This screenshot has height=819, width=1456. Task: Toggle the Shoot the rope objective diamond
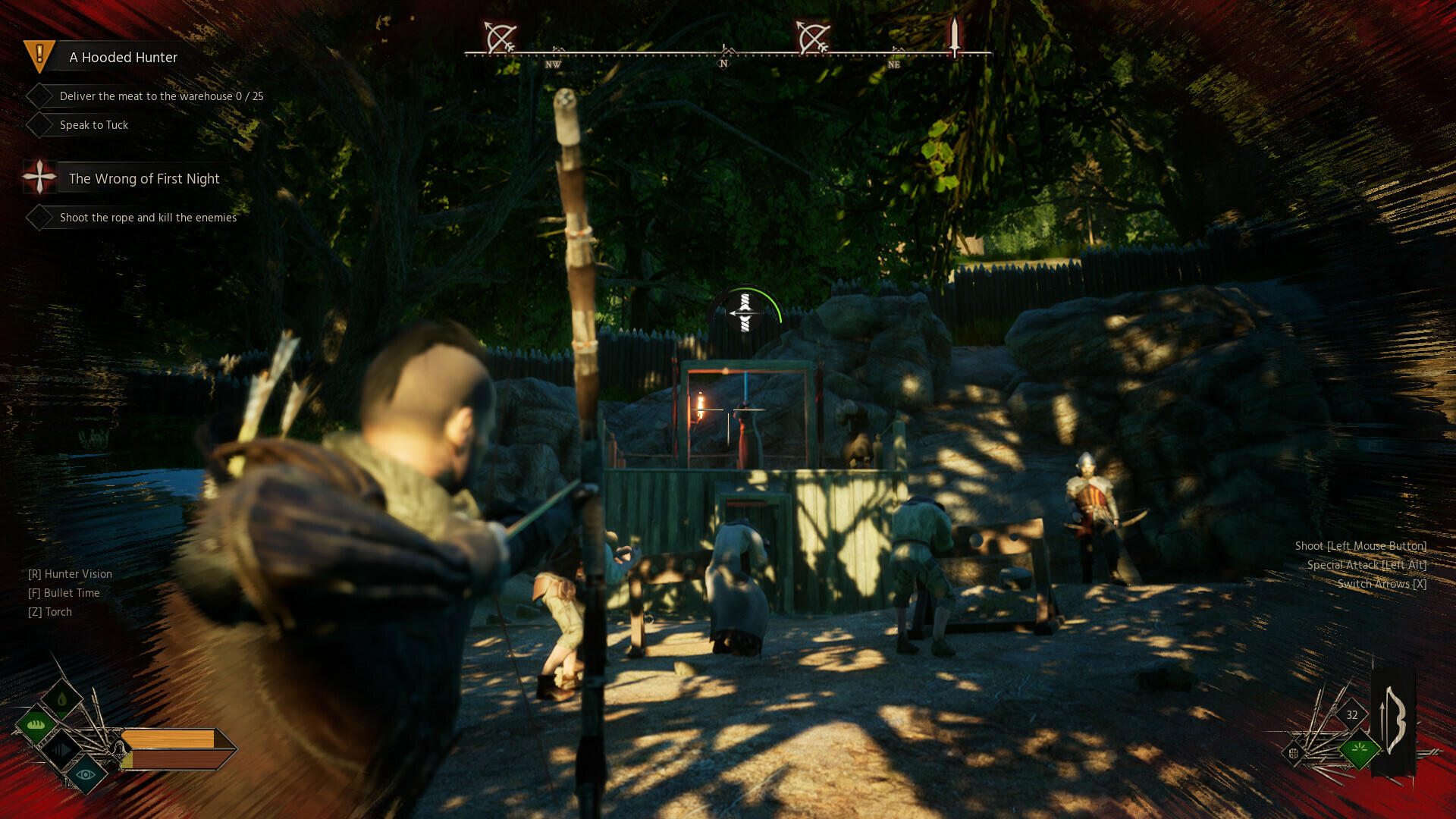tap(39, 217)
